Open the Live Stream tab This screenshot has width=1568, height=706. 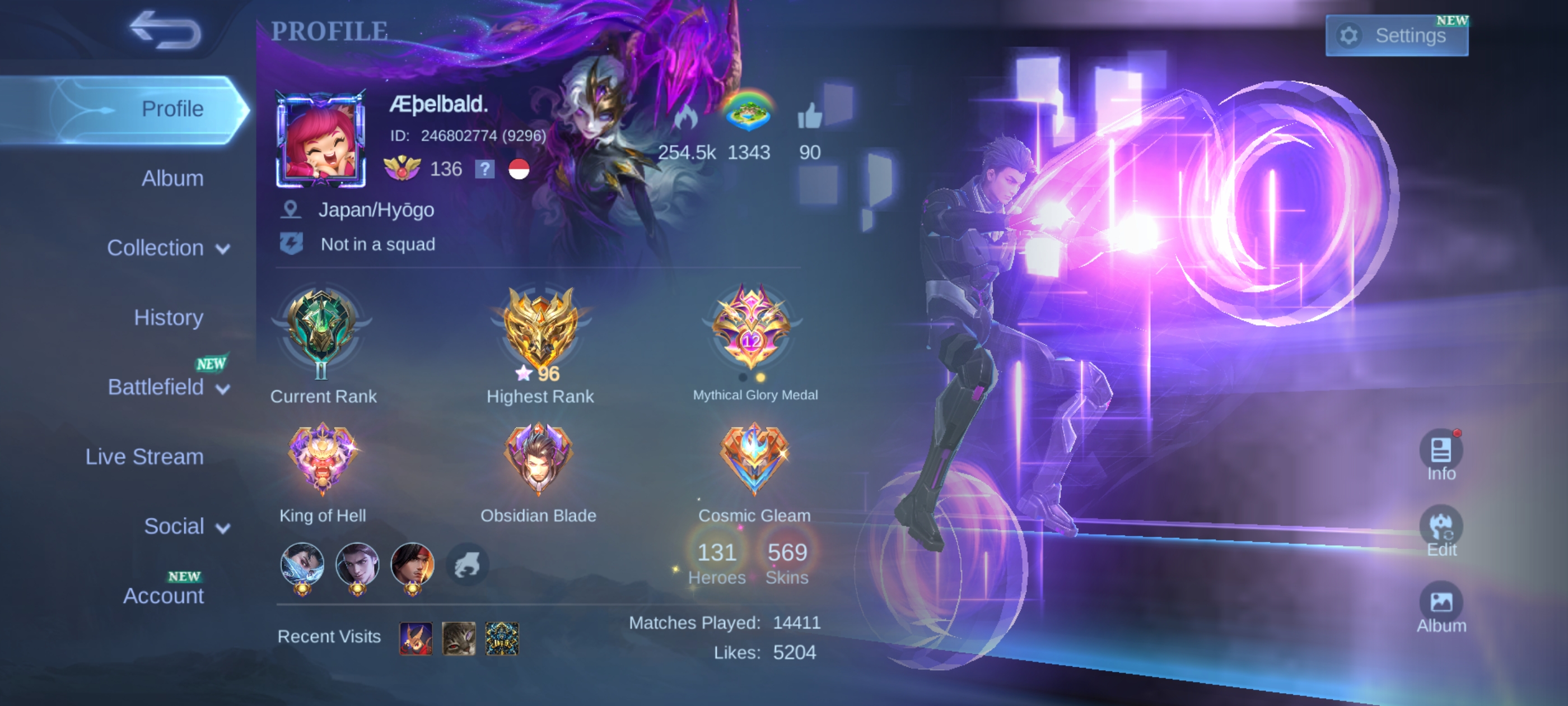[x=144, y=456]
